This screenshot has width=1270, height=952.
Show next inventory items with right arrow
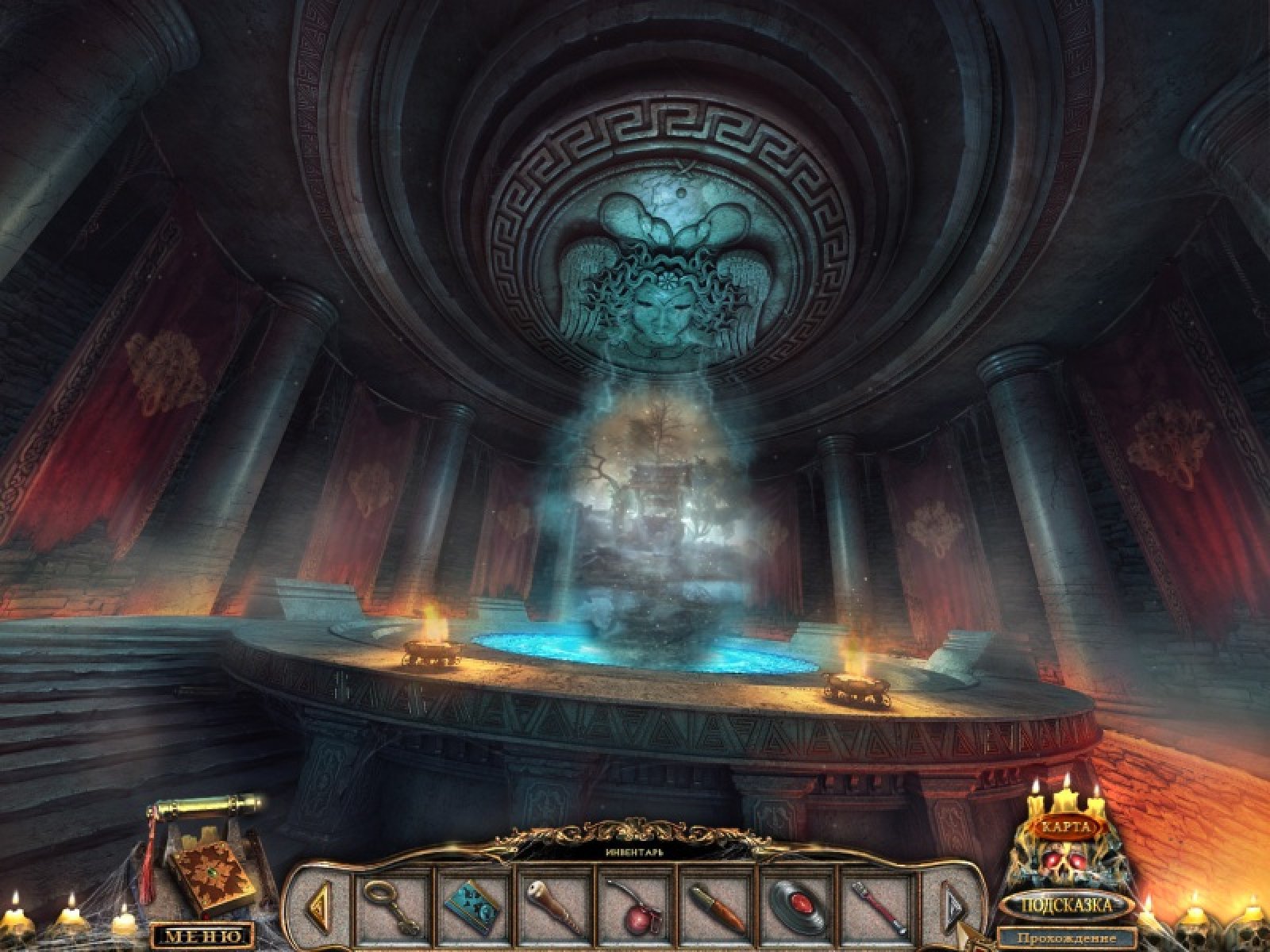[x=952, y=905]
